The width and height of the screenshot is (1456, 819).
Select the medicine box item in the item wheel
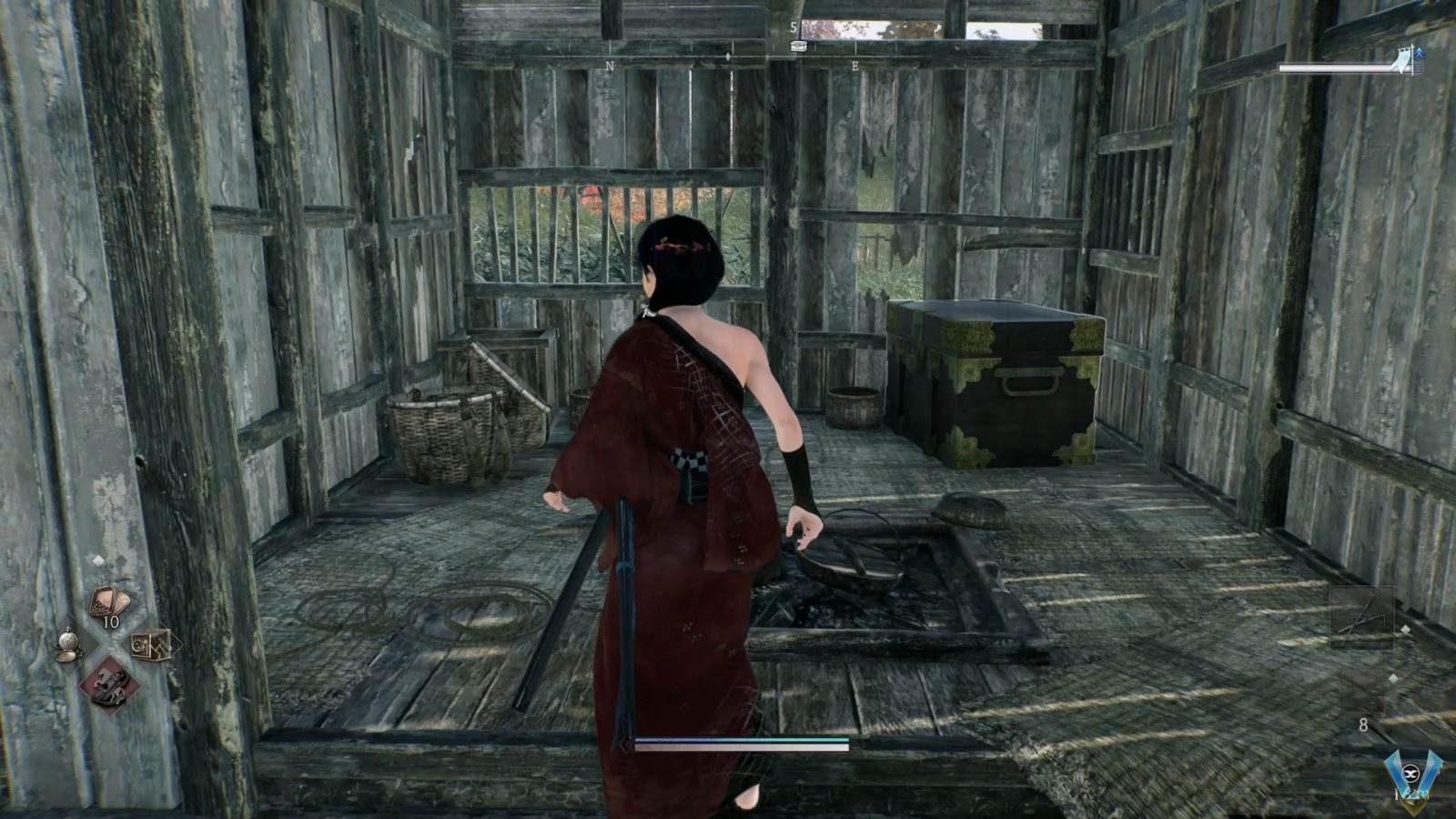tap(108, 602)
